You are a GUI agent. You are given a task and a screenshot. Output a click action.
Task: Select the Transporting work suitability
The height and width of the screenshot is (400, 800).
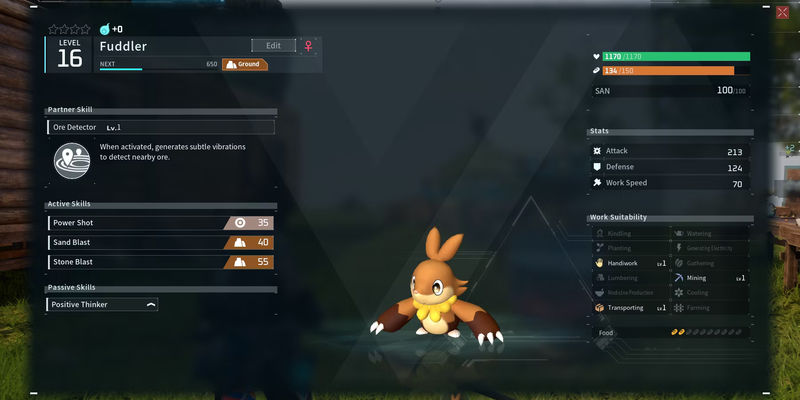tap(629, 308)
